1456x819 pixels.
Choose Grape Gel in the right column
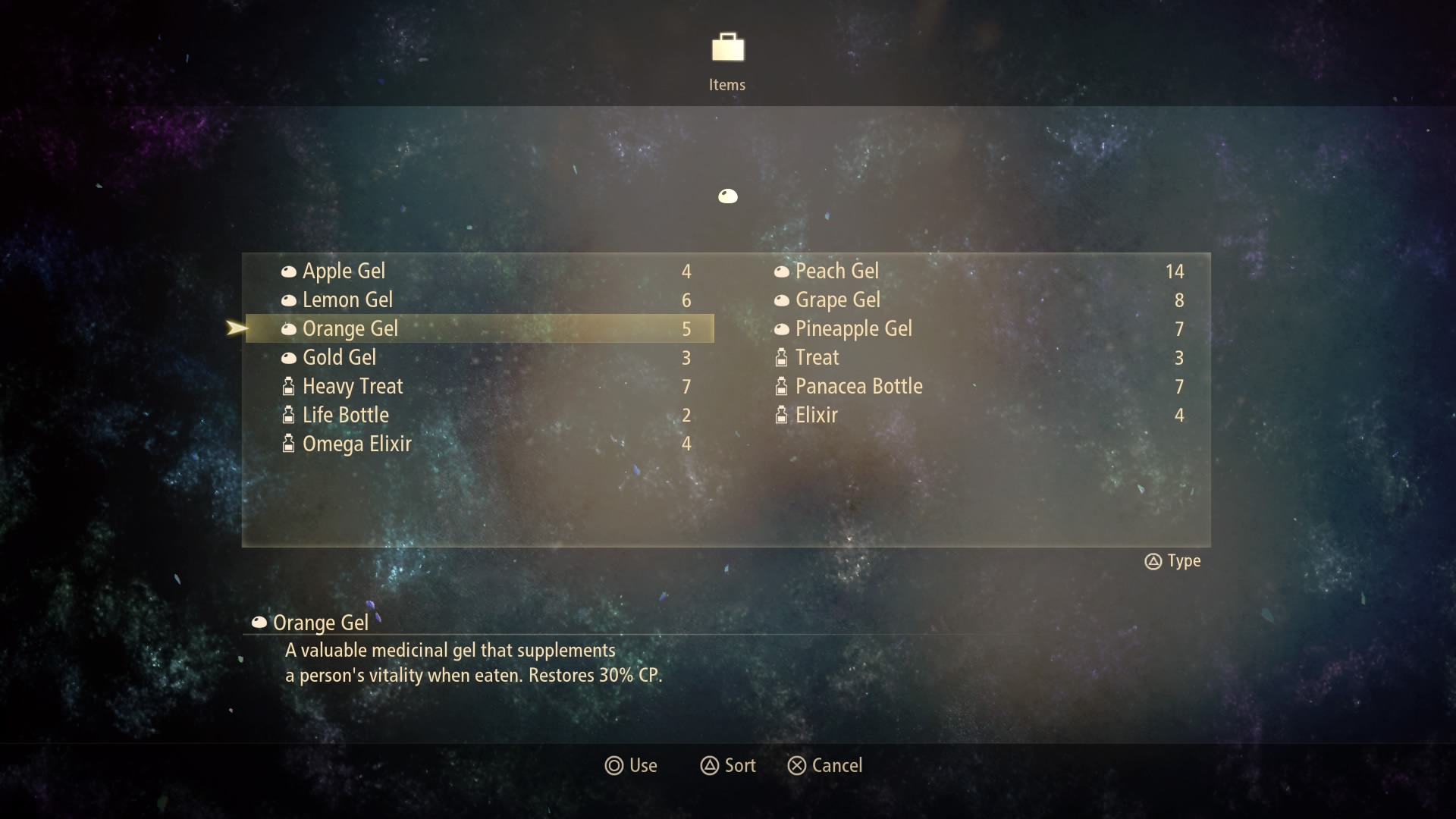[837, 300]
